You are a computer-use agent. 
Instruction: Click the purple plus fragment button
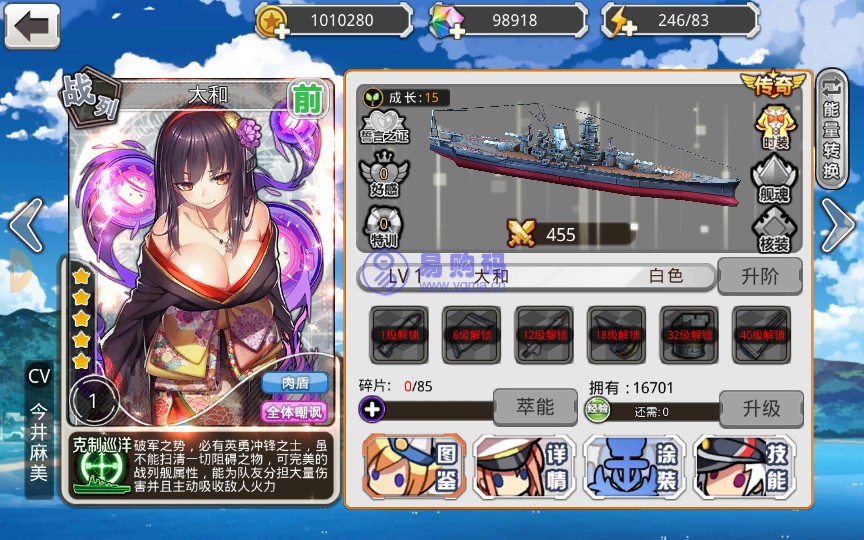tap(372, 408)
